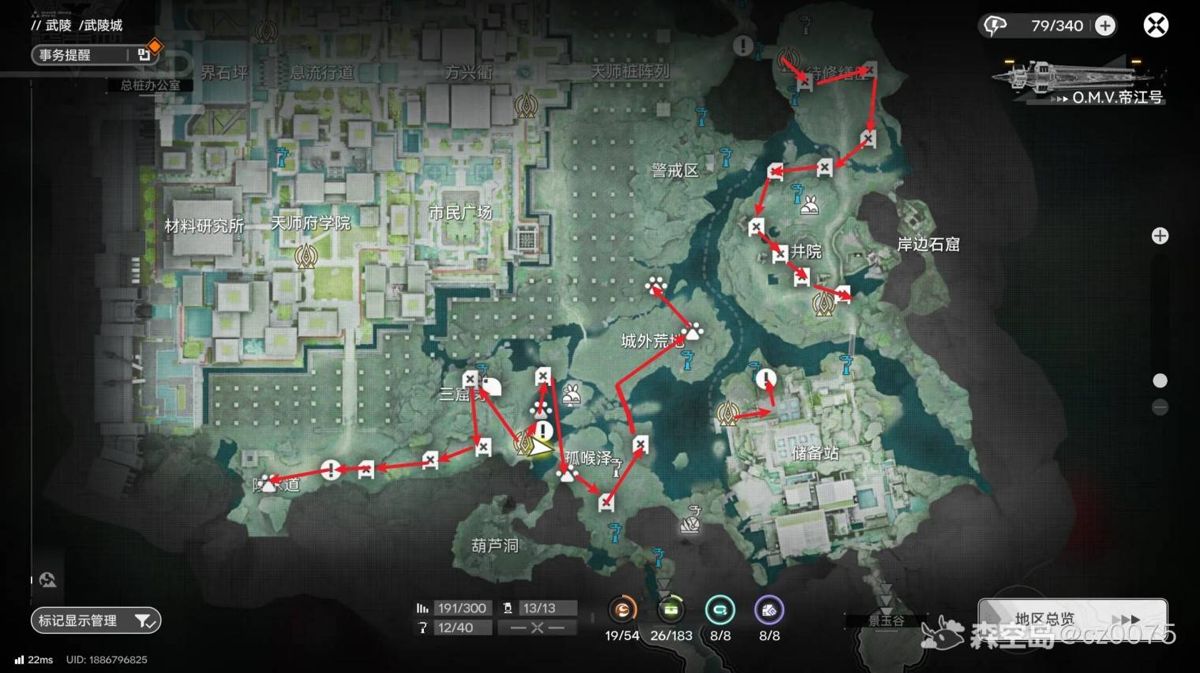This screenshot has height=673, width=1200.
Task: Add stamina with the plus button
Action: 1105,26
